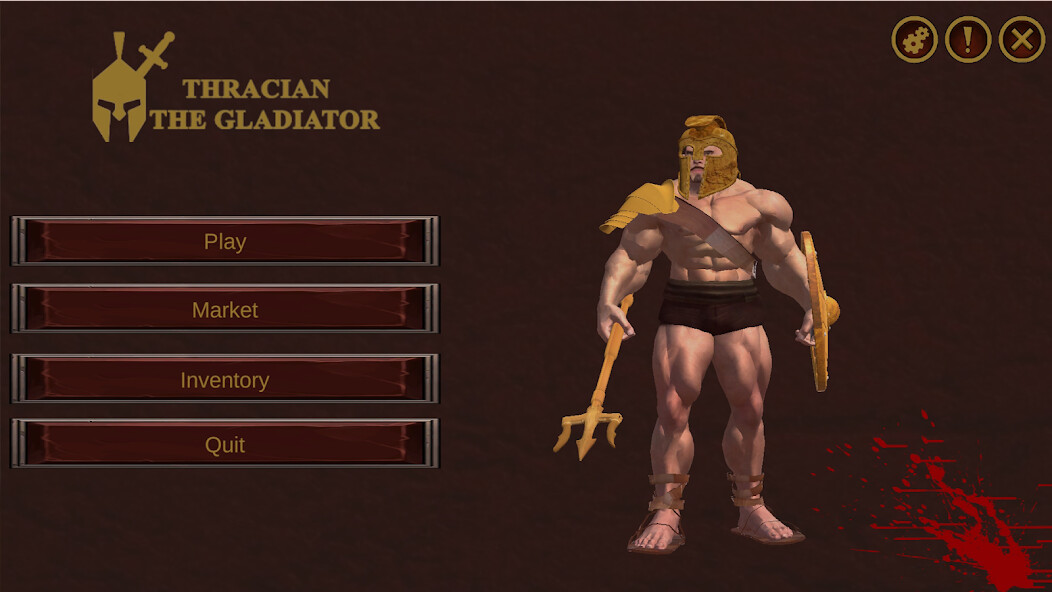Select the Quit menu entry
The width and height of the screenshot is (1052, 592).
225,444
